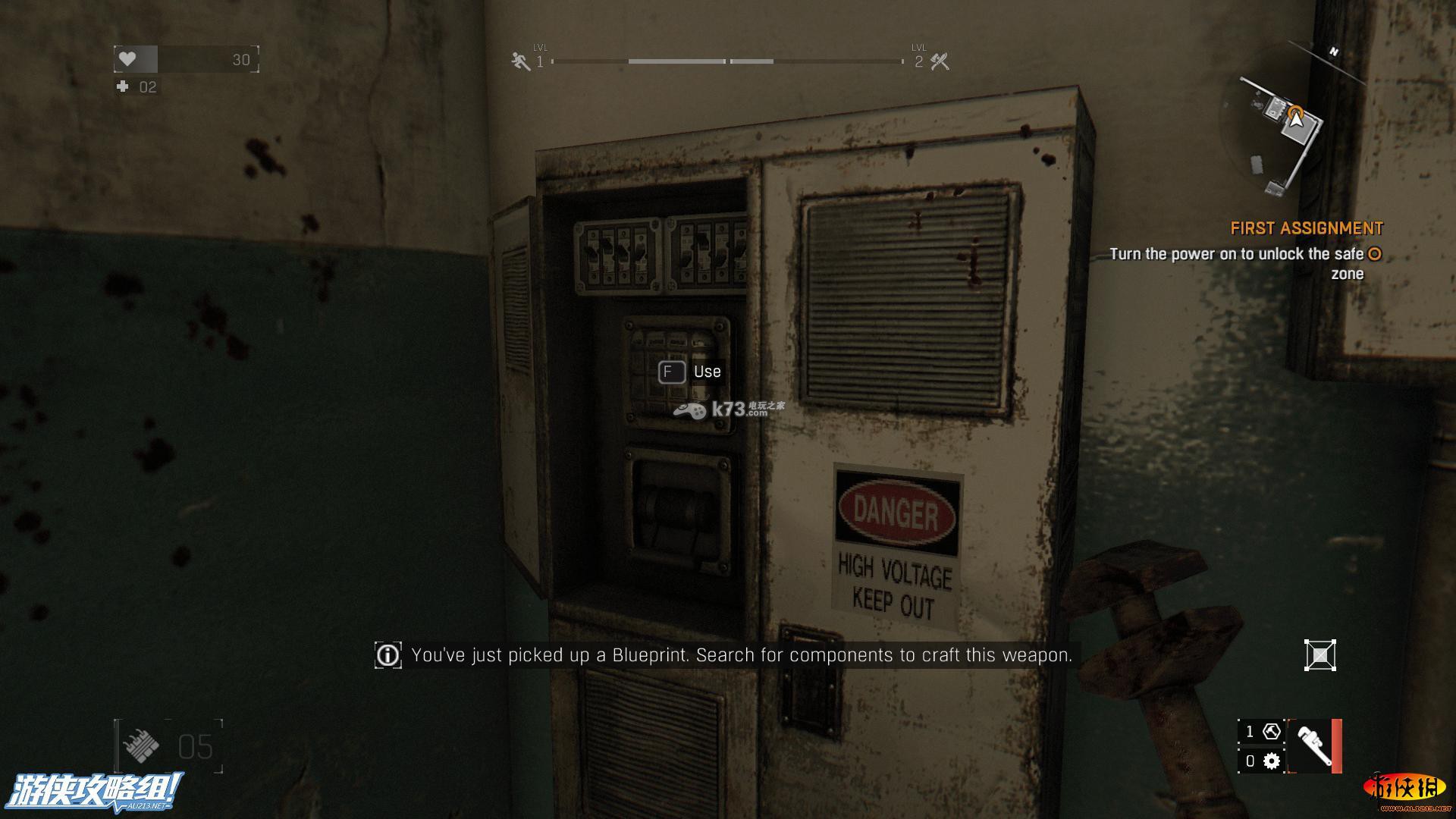1456x819 pixels.
Task: Click the firecracker throwable item slot
Action: pyautogui.click(x=141, y=747)
